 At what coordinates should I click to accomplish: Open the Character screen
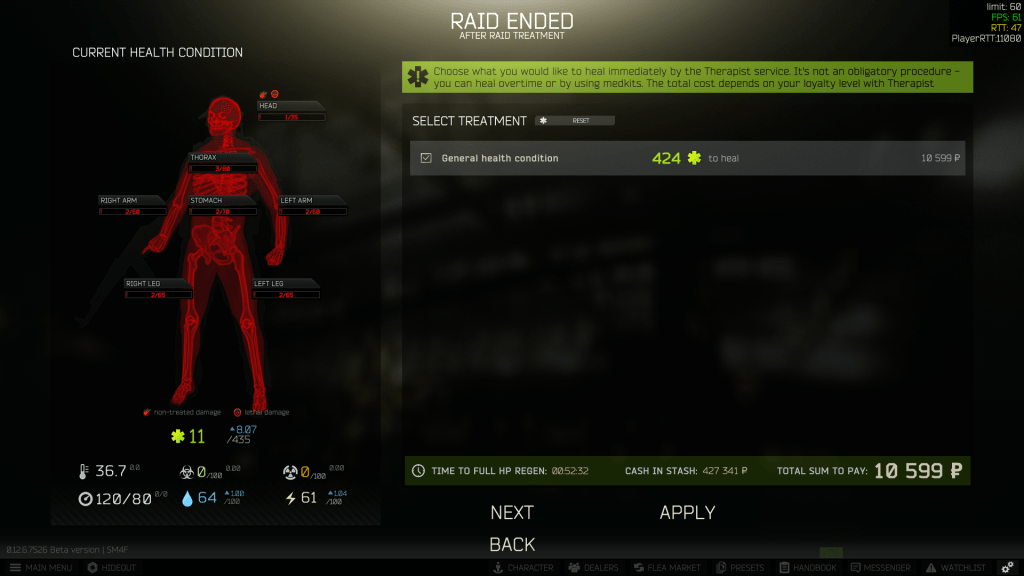pyautogui.click(x=522, y=568)
